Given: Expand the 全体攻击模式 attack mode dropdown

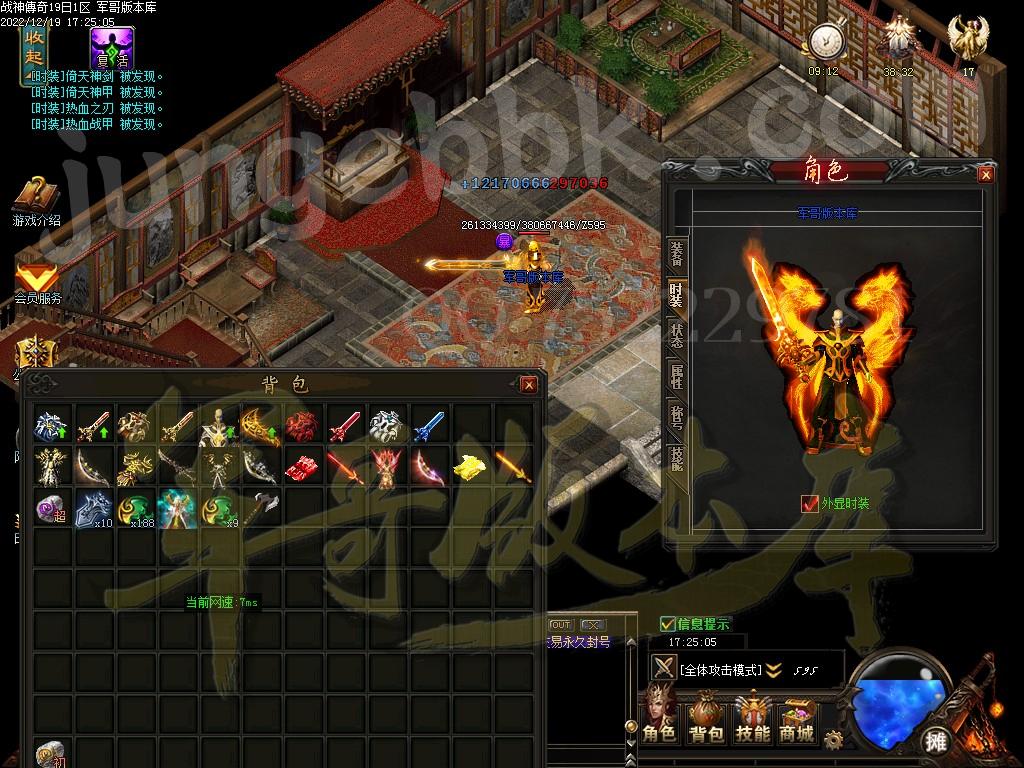Looking at the screenshot, I should point(774,670).
